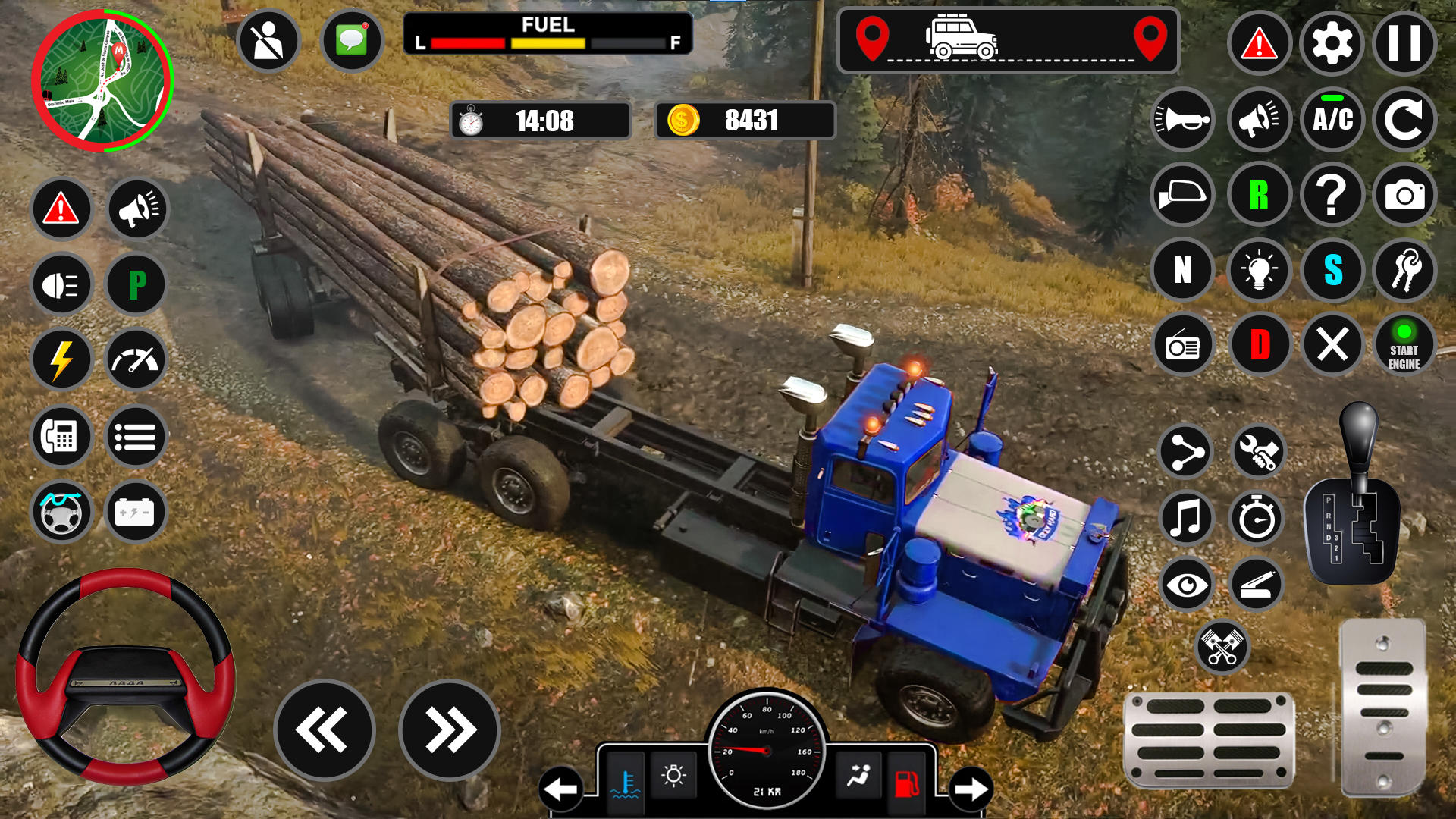Screen dimensions: 1456x819
Task: Open the chat messages panel
Action: (353, 42)
